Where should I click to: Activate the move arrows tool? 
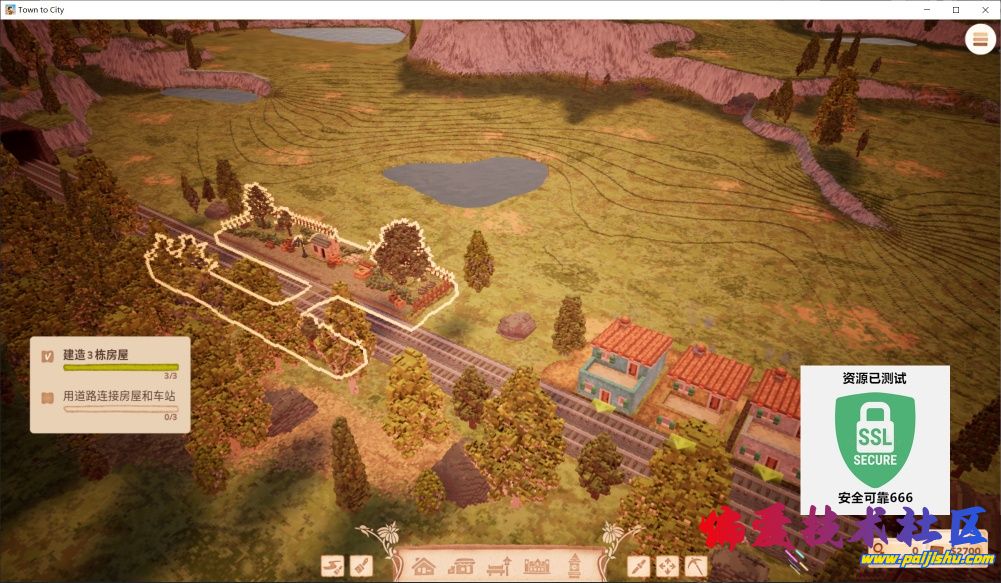[666, 566]
